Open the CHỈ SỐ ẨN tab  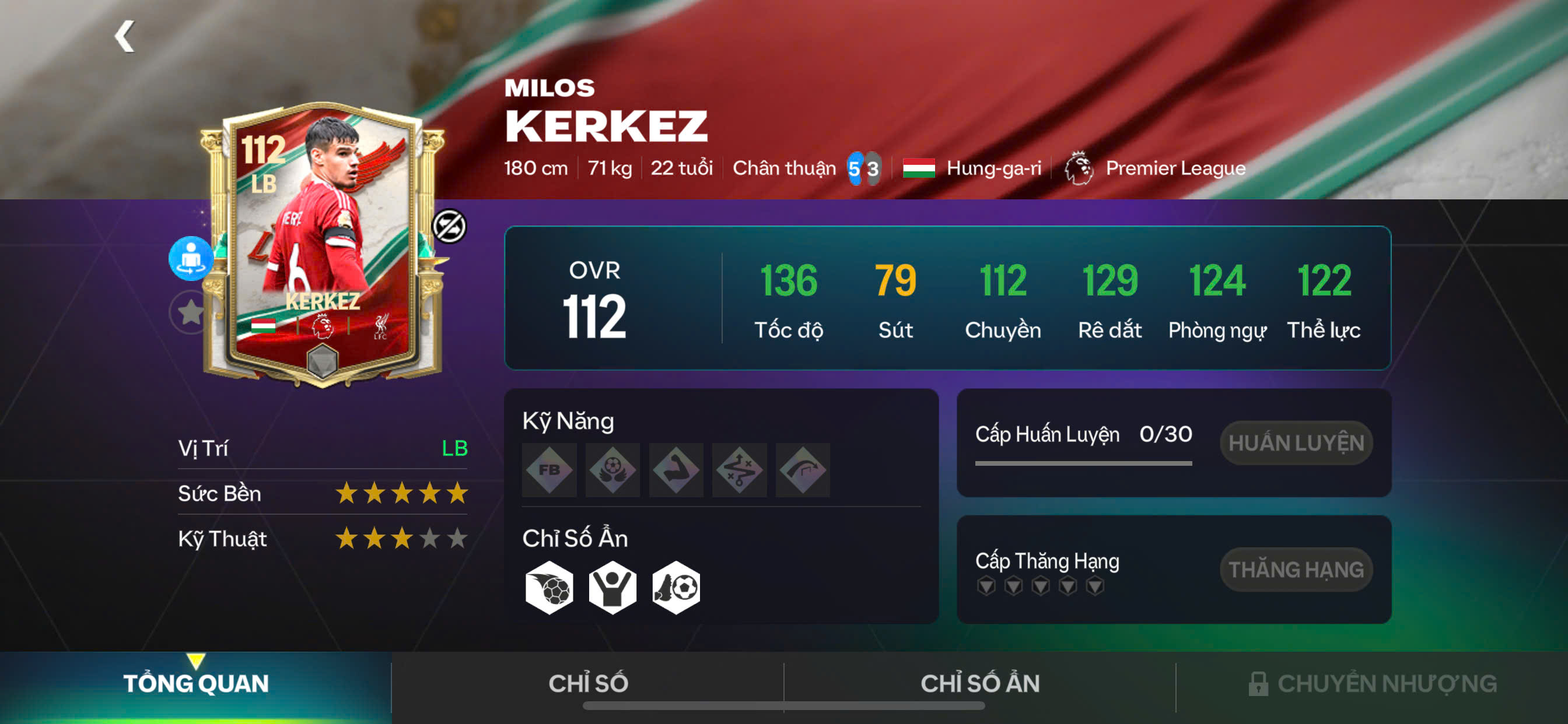(x=980, y=684)
